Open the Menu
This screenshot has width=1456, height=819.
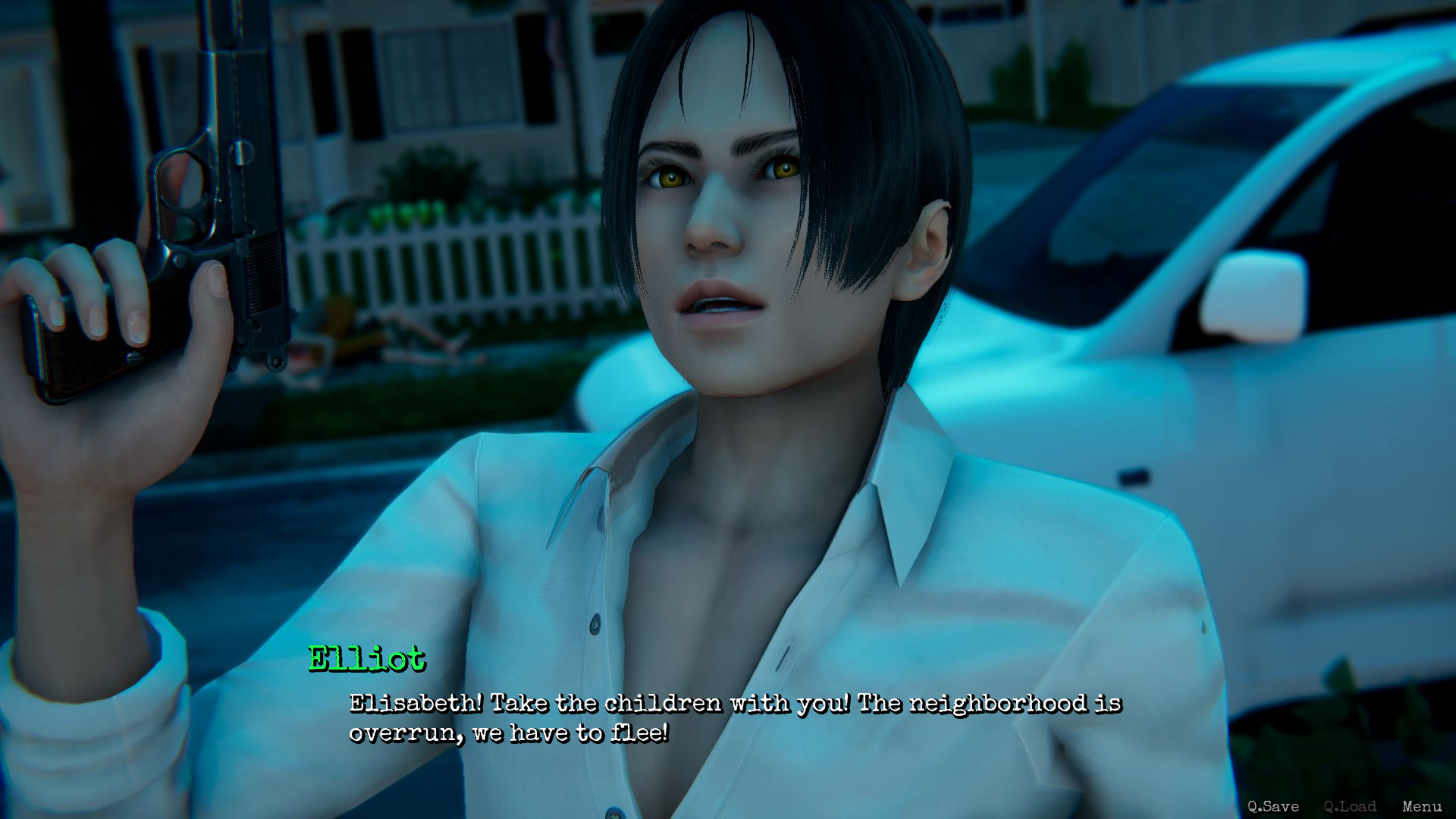pyautogui.click(x=1422, y=806)
